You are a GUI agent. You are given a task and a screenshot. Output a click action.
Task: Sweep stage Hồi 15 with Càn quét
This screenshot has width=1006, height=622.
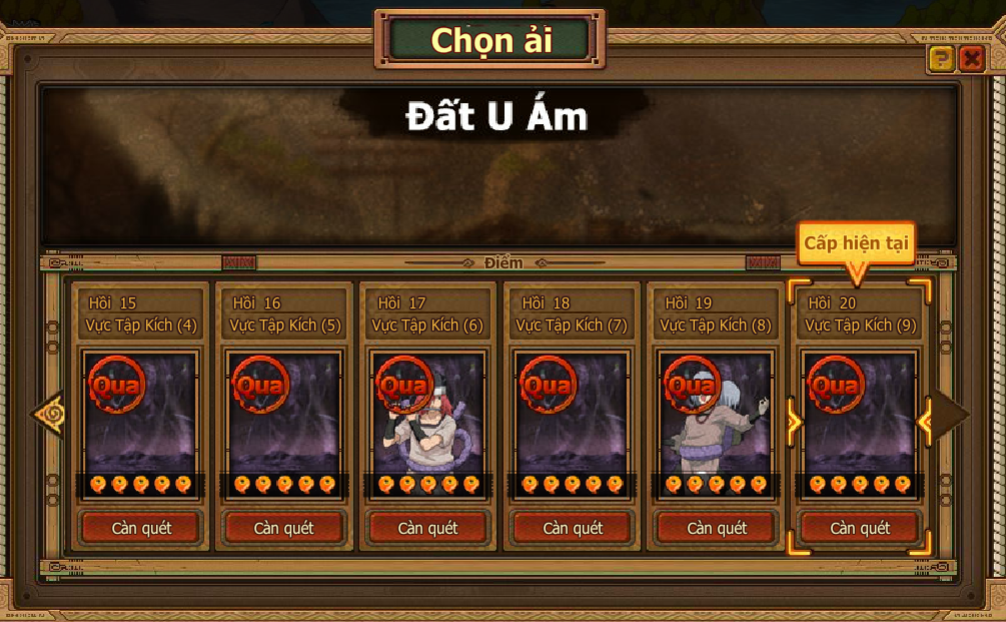(141, 528)
